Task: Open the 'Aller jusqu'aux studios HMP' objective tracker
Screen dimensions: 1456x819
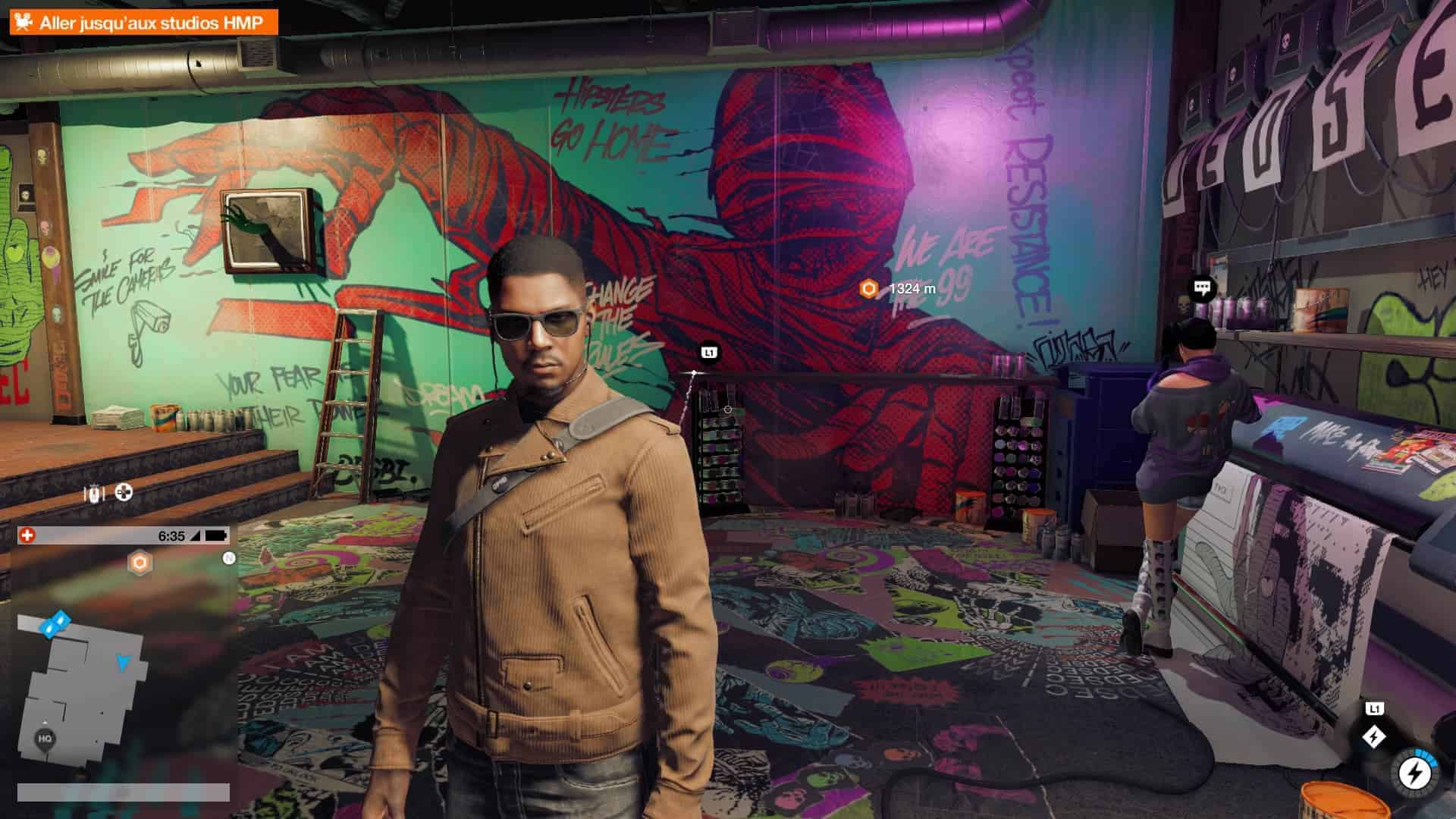Action: 144,23
